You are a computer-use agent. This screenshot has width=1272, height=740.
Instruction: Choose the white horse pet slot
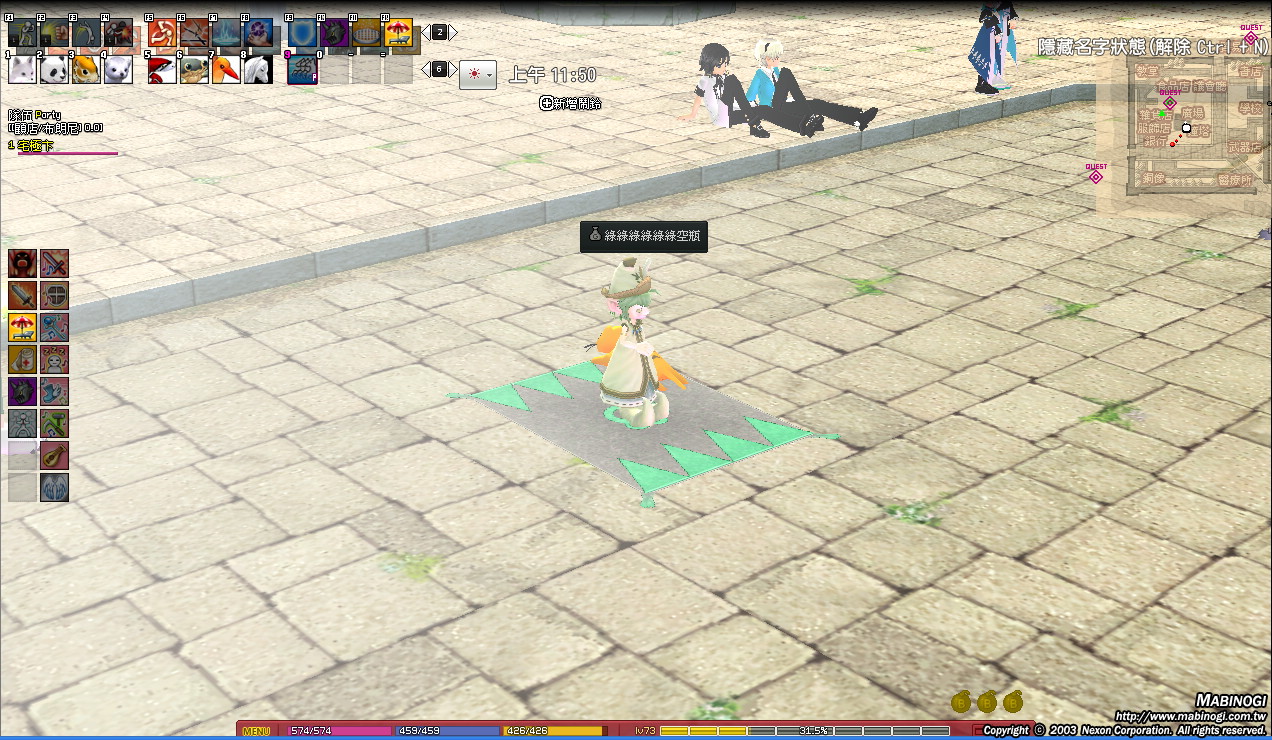click(258, 69)
